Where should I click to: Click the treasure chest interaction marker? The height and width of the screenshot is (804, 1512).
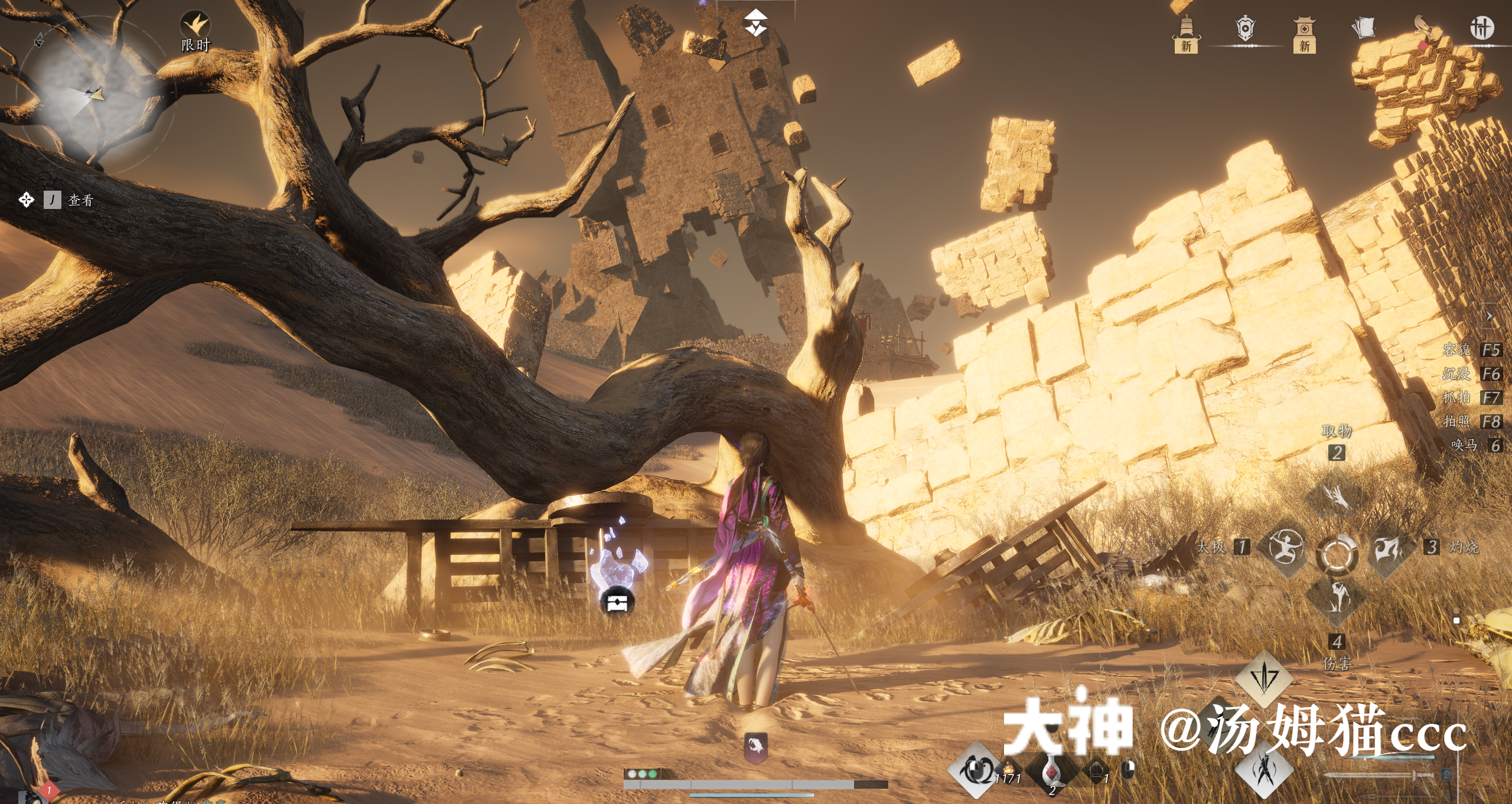(x=617, y=603)
